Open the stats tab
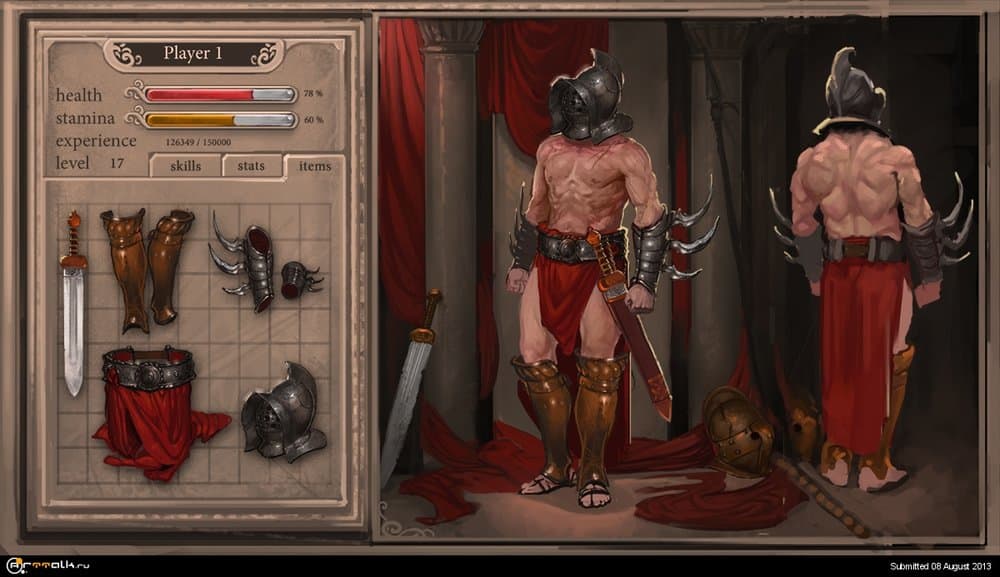The image size is (1000, 577). [251, 166]
